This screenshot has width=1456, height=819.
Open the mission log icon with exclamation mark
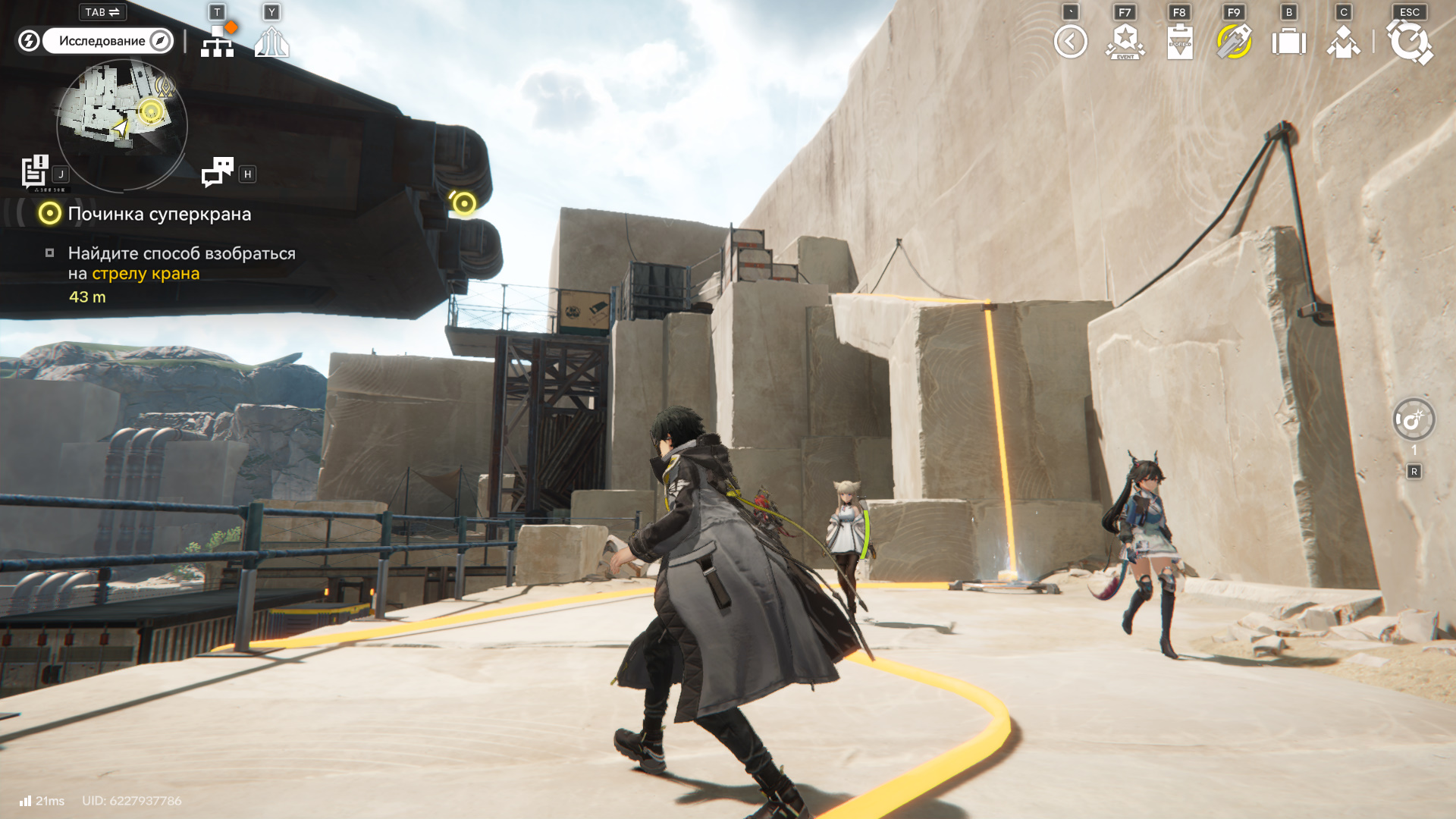(34, 171)
